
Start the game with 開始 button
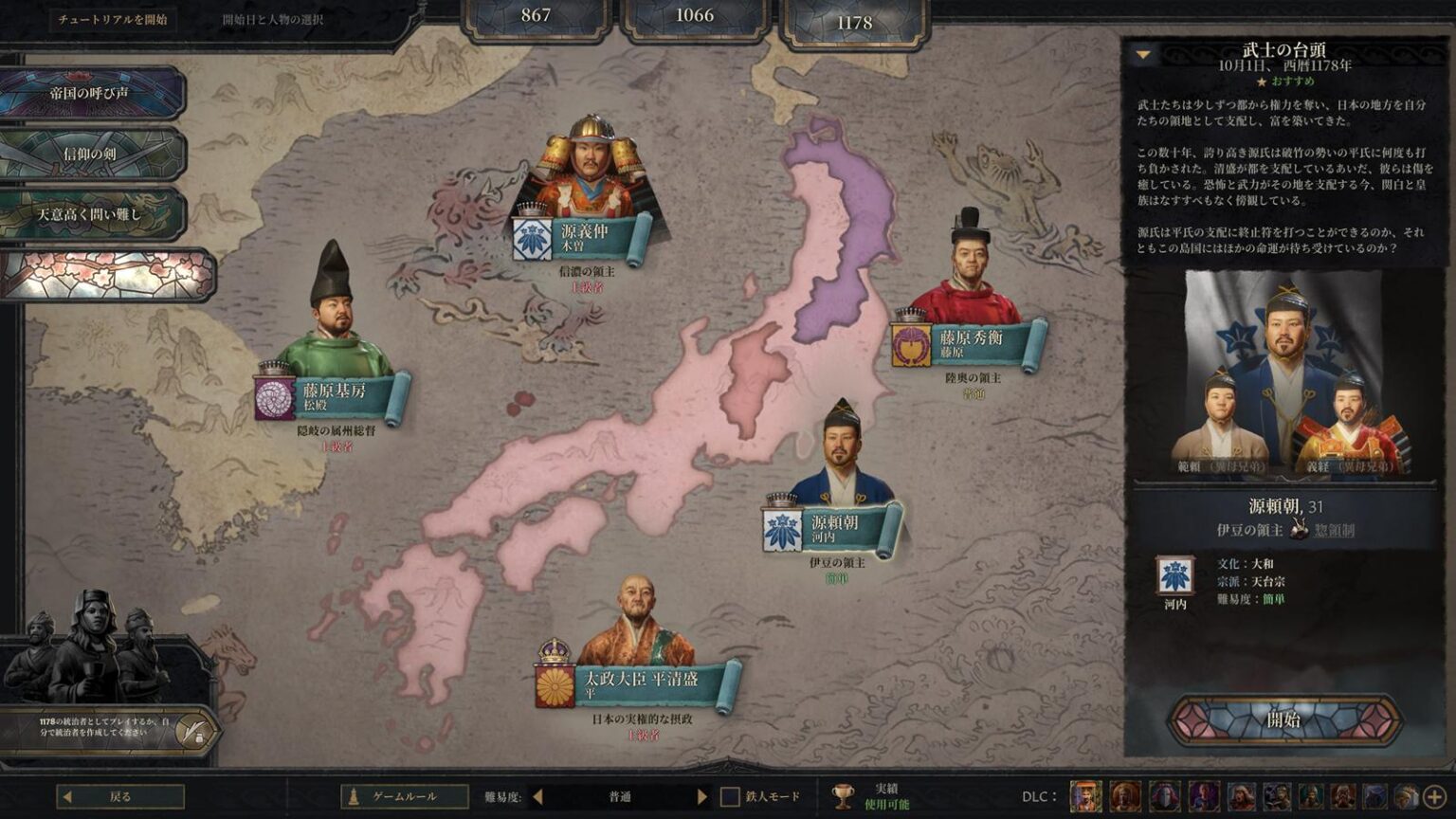pos(1284,719)
